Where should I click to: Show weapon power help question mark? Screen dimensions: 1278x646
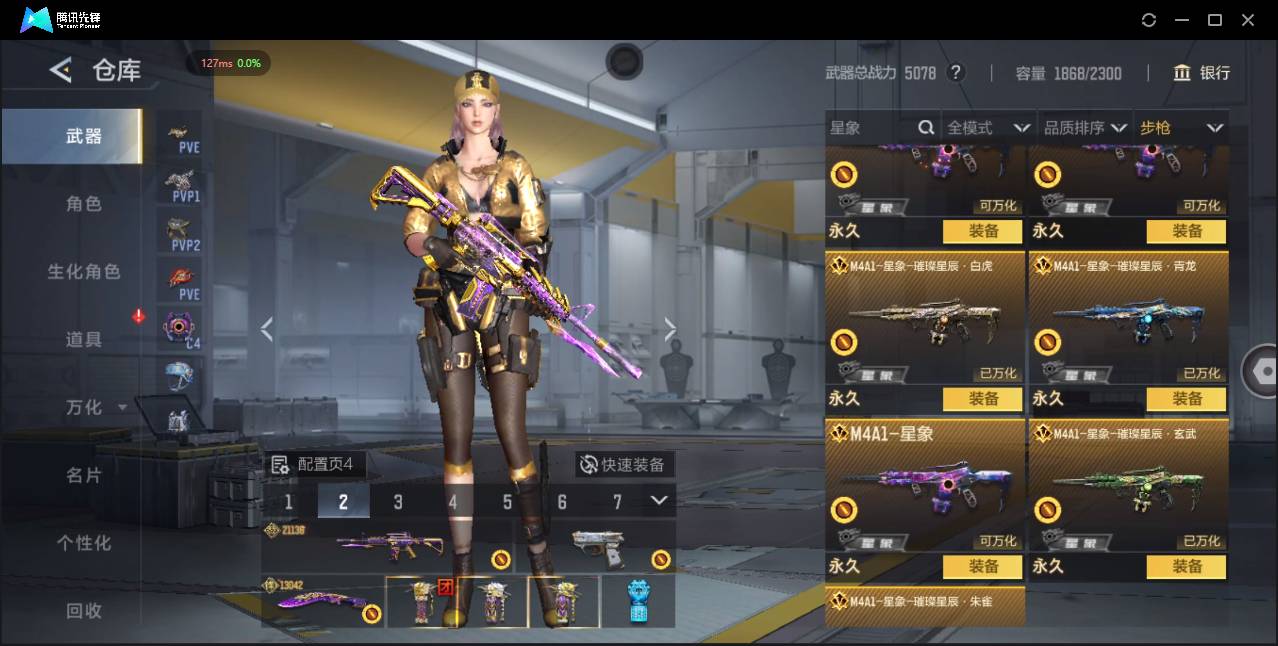click(x=956, y=73)
